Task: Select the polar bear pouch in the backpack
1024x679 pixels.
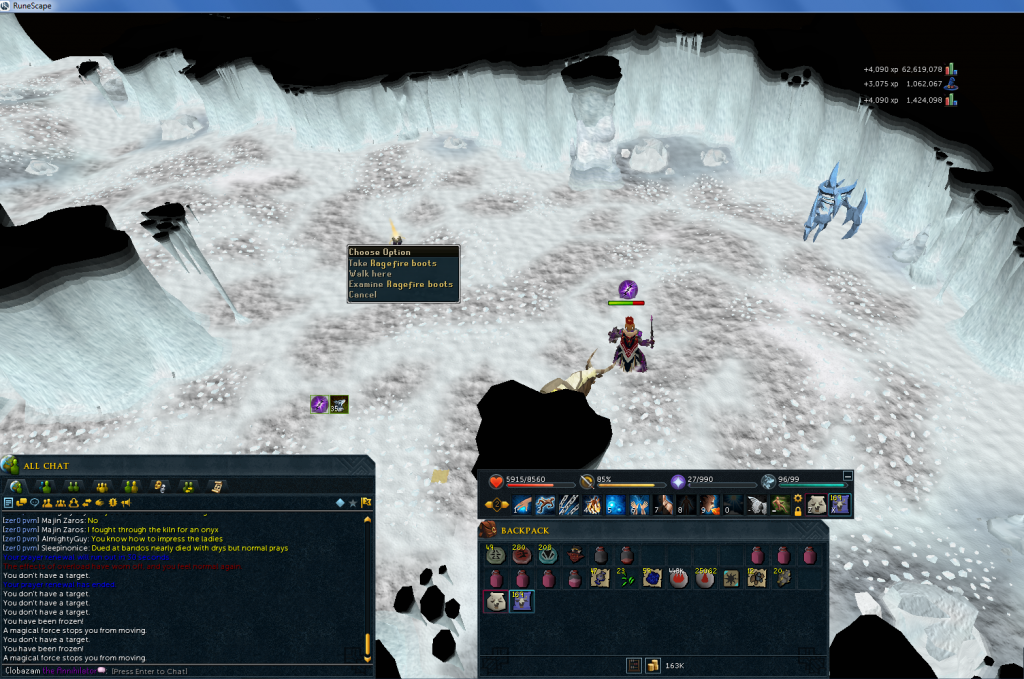Action: (x=495, y=601)
